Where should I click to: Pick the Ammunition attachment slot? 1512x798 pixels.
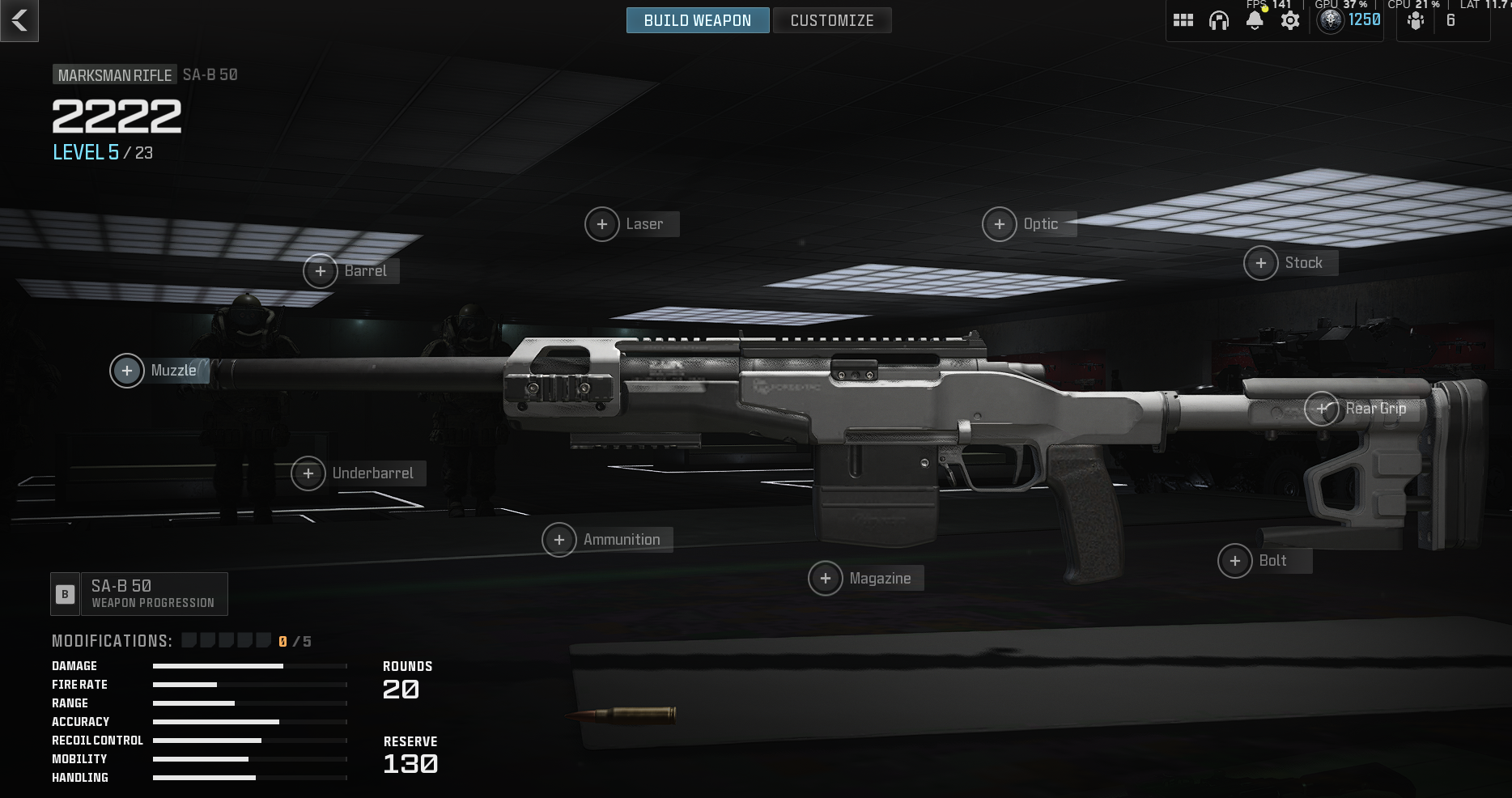coord(559,540)
